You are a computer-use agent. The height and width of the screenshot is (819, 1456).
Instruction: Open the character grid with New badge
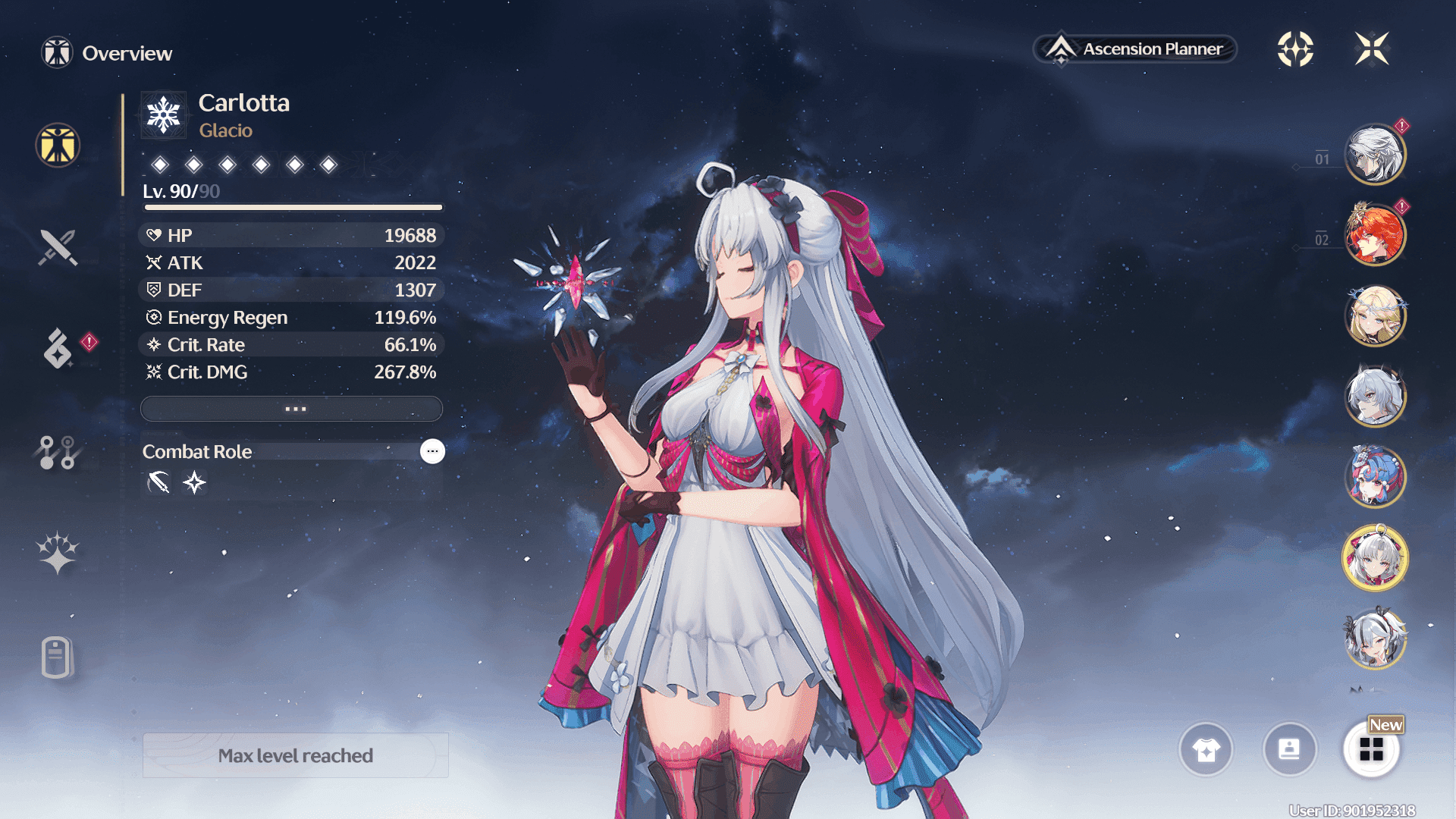[1371, 750]
